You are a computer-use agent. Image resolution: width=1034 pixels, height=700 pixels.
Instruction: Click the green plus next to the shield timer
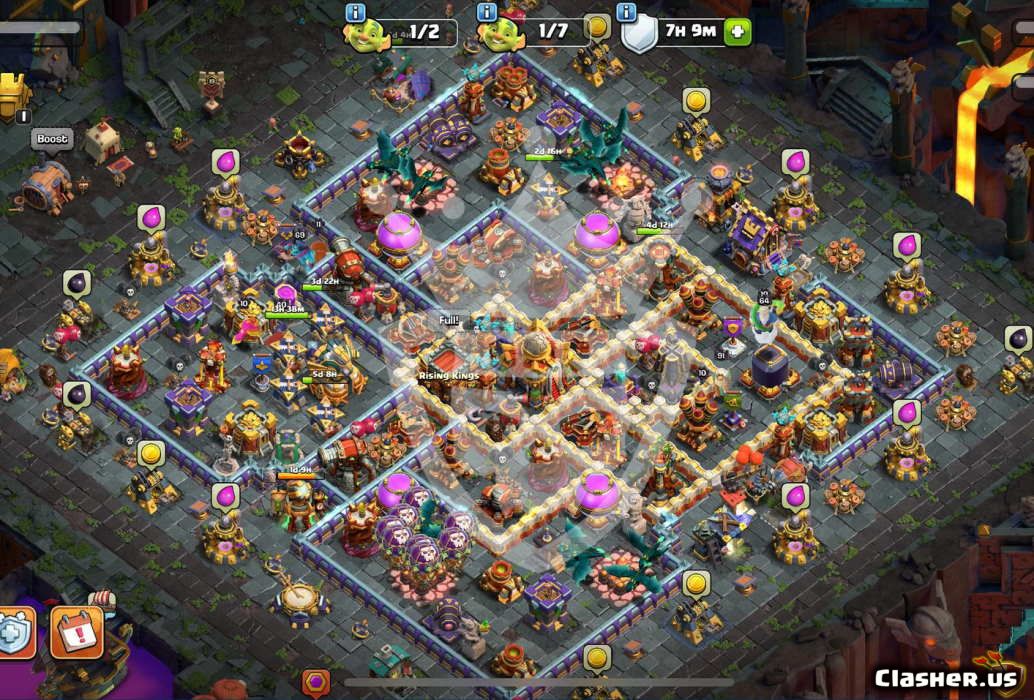click(737, 31)
